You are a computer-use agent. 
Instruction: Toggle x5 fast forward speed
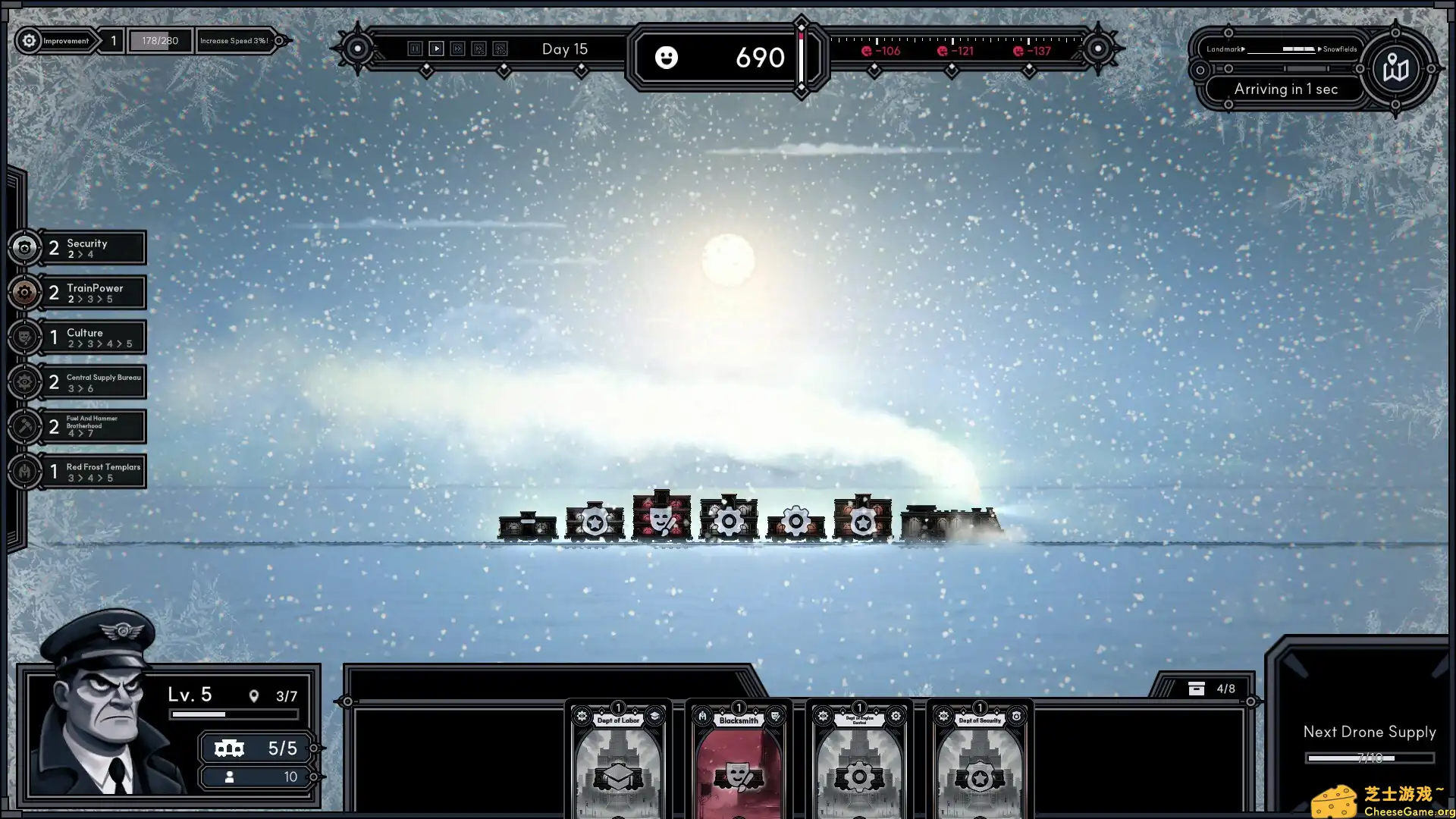479,49
